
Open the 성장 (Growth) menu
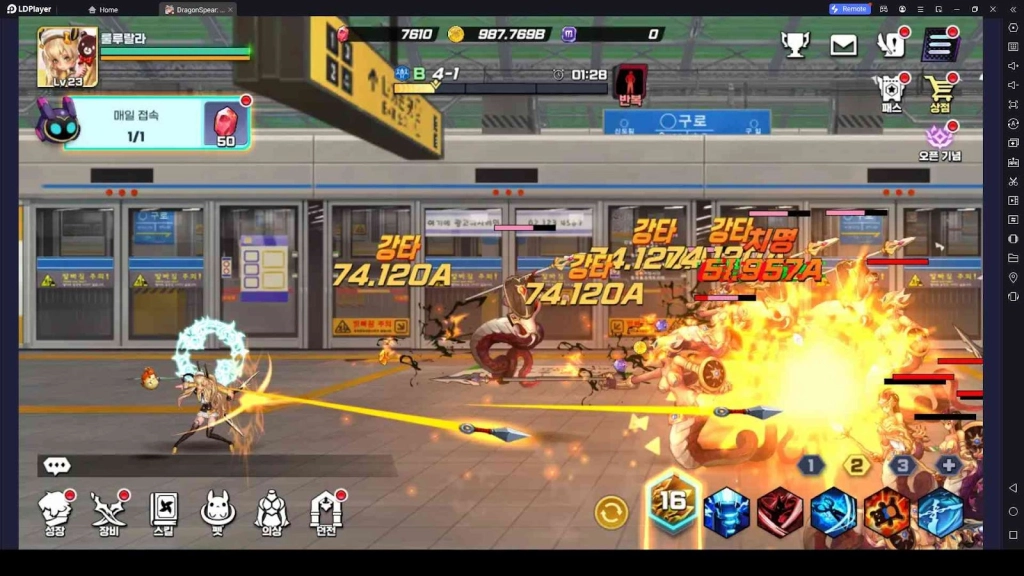[56, 513]
